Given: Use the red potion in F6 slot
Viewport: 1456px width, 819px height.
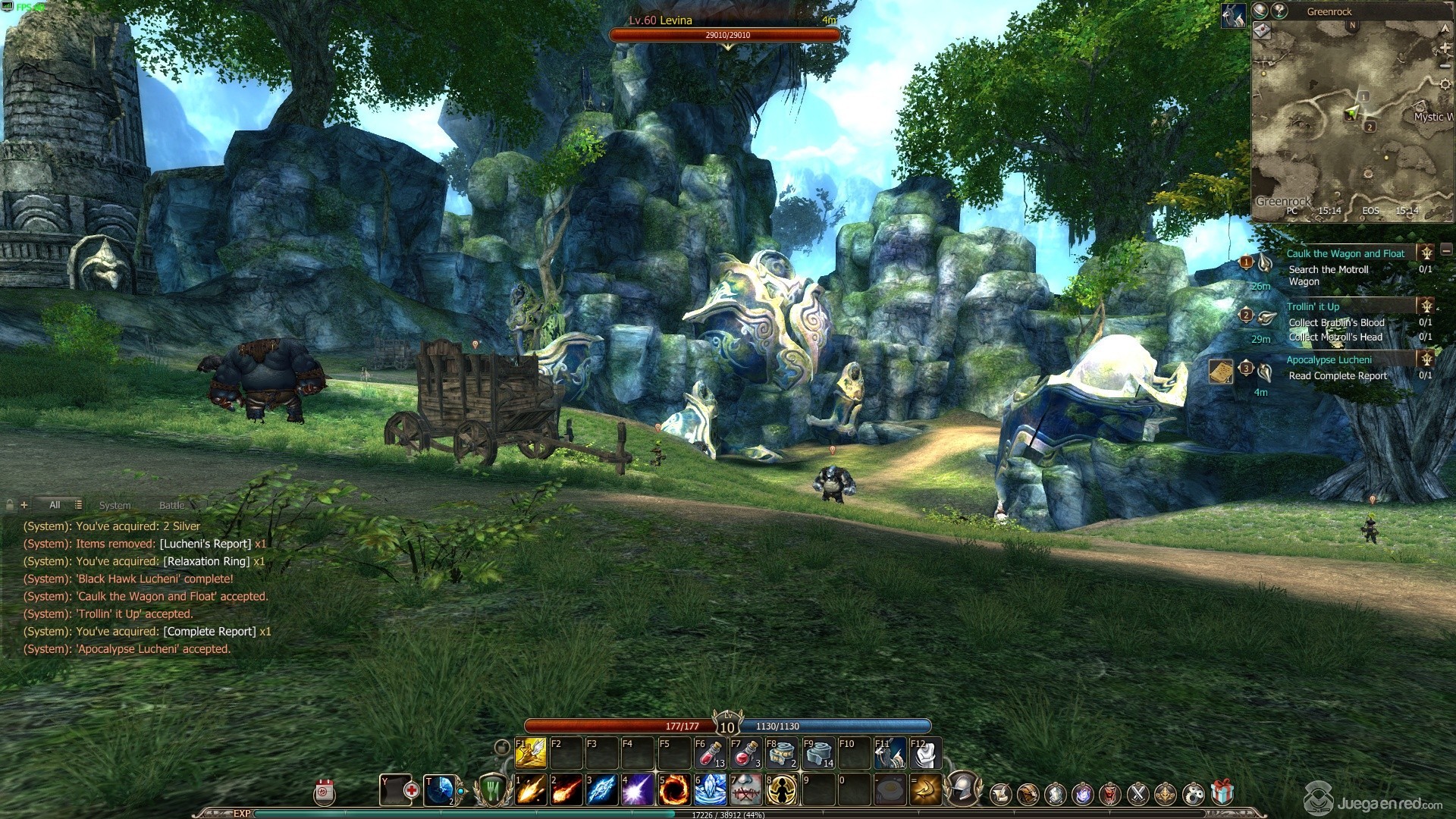Looking at the screenshot, I should (711, 754).
